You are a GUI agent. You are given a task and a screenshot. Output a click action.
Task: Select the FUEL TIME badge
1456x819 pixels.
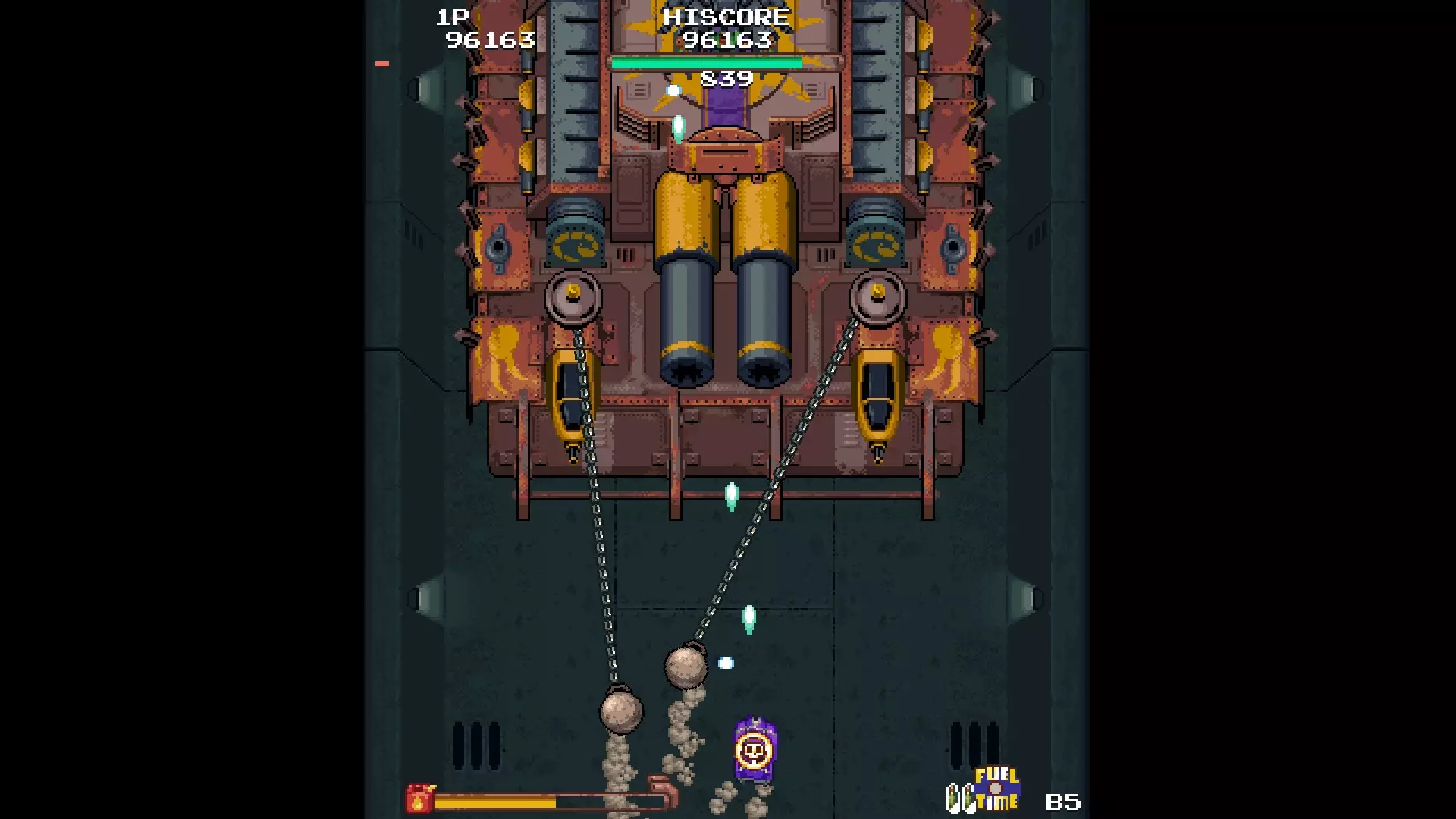point(996,789)
